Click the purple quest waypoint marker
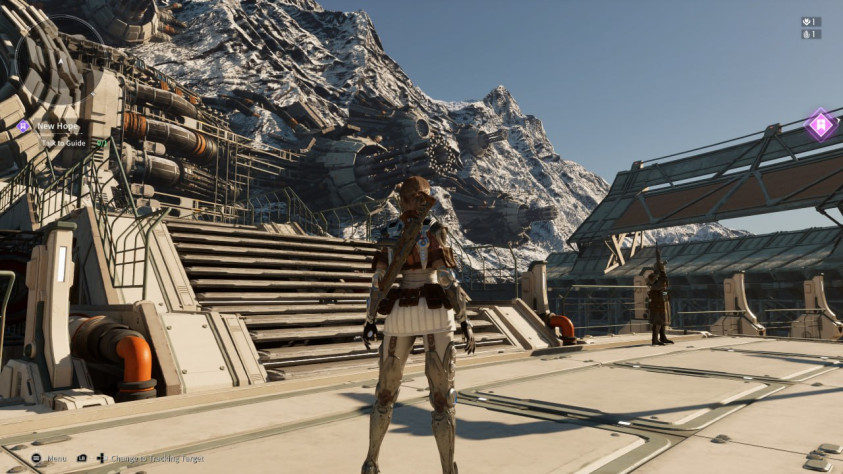The width and height of the screenshot is (843, 474). click(821, 125)
